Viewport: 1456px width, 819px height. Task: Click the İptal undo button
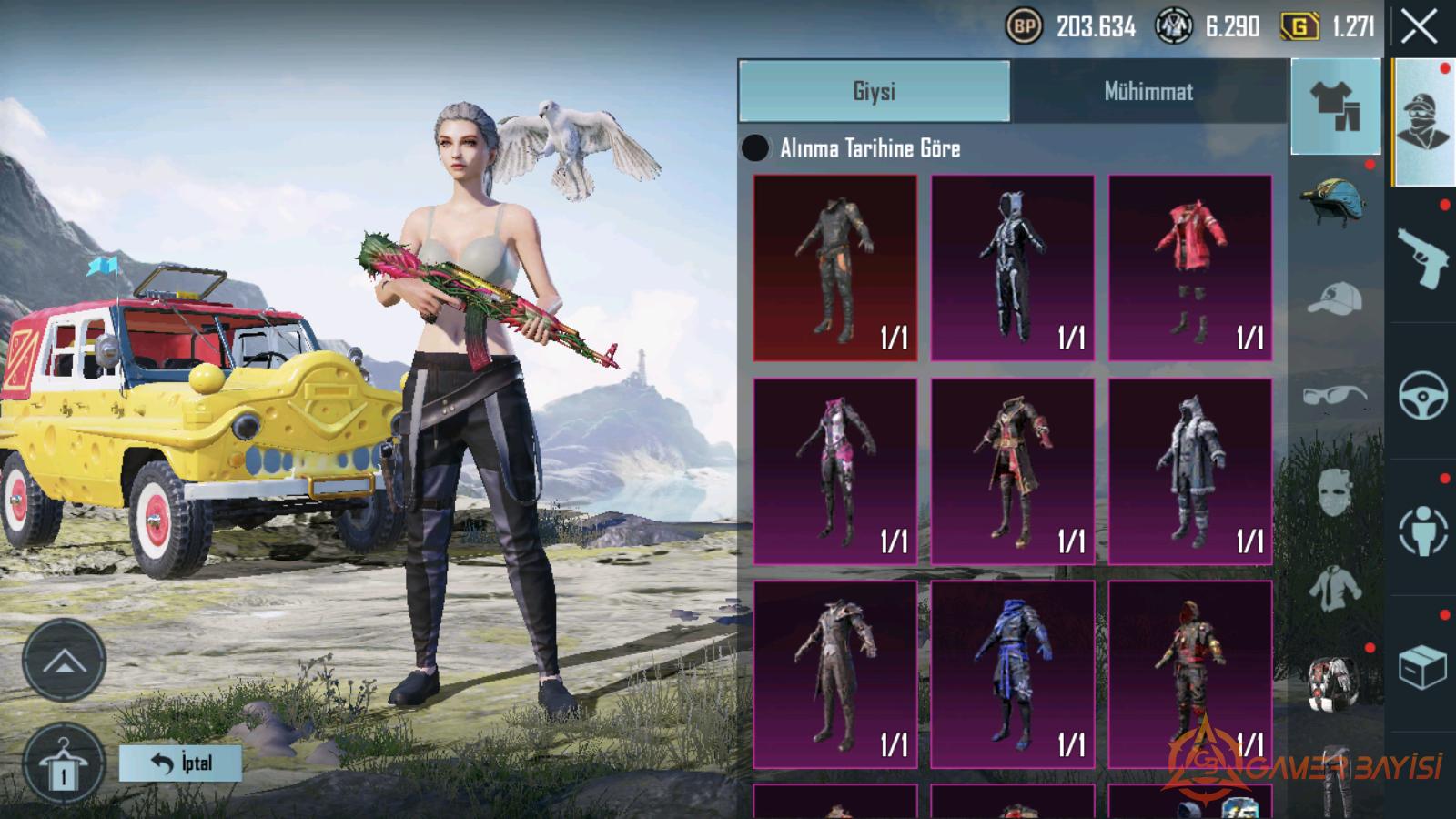(180, 763)
